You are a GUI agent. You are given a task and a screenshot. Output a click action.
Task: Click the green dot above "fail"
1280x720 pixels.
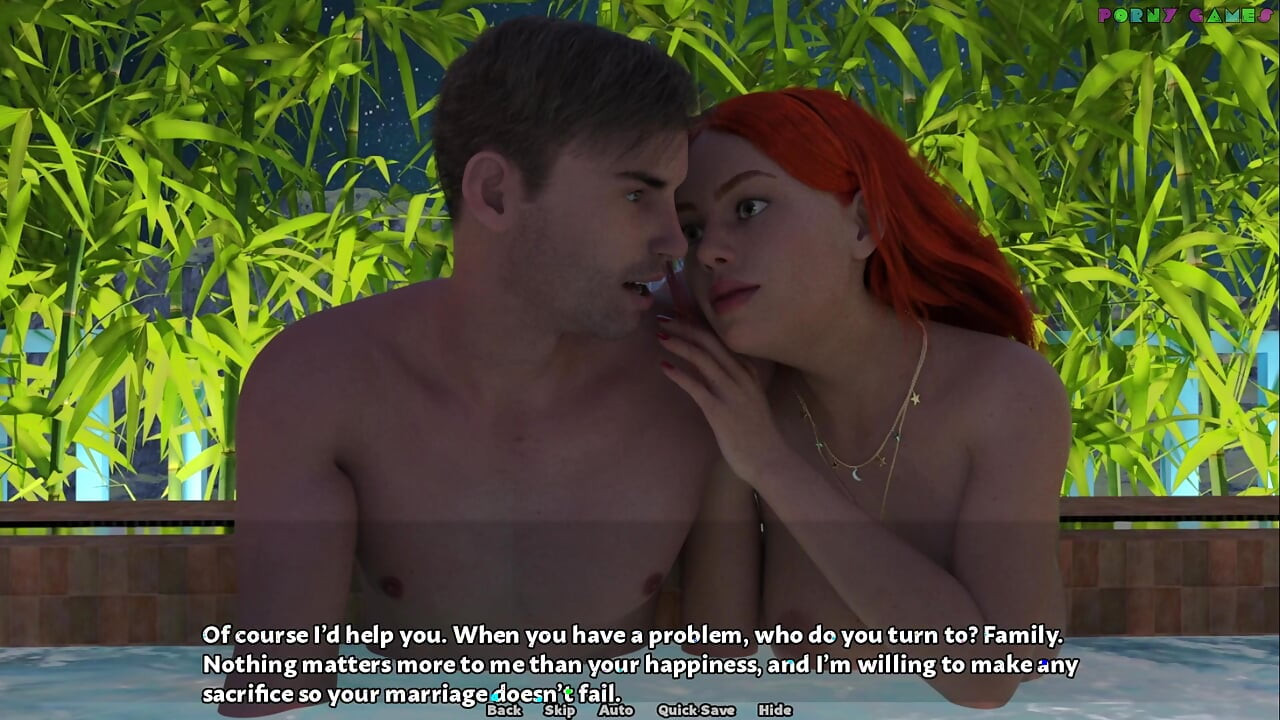(567, 691)
